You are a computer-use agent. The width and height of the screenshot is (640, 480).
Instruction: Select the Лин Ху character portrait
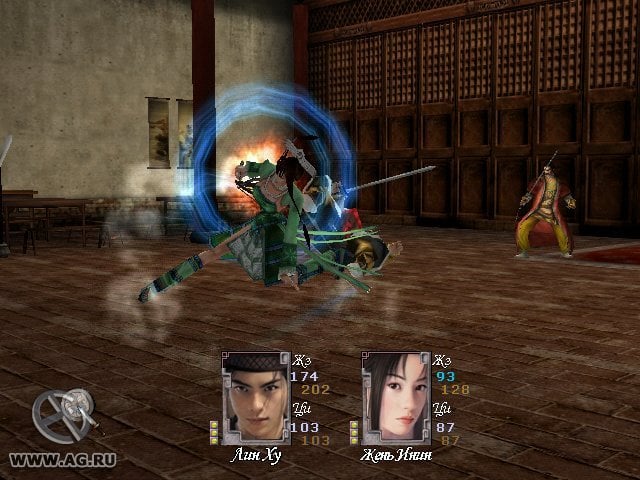click(254, 397)
